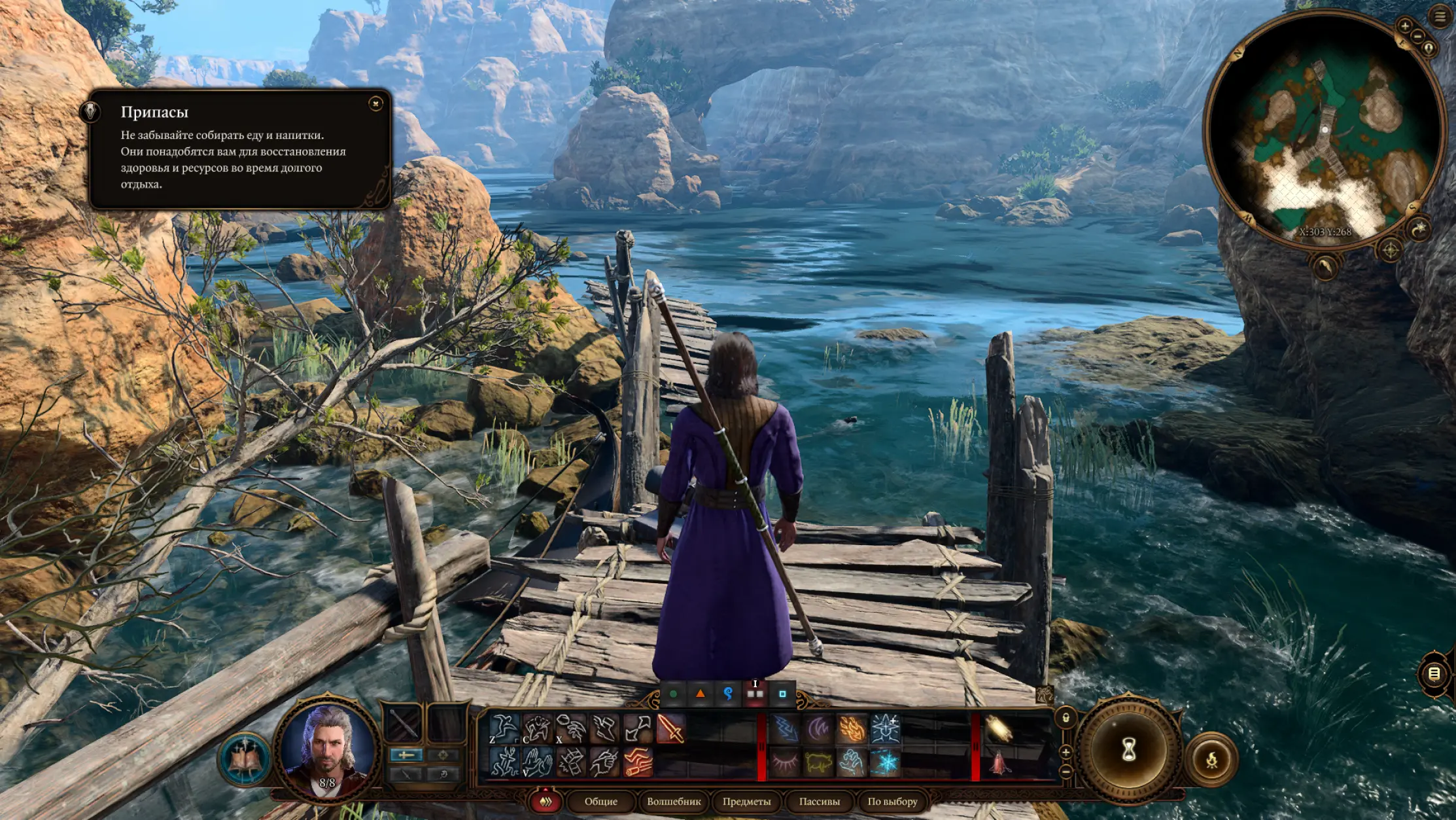Viewport: 1456px width, 820px height.
Task: Close the Припасы tutorial popup
Action: 375,103
